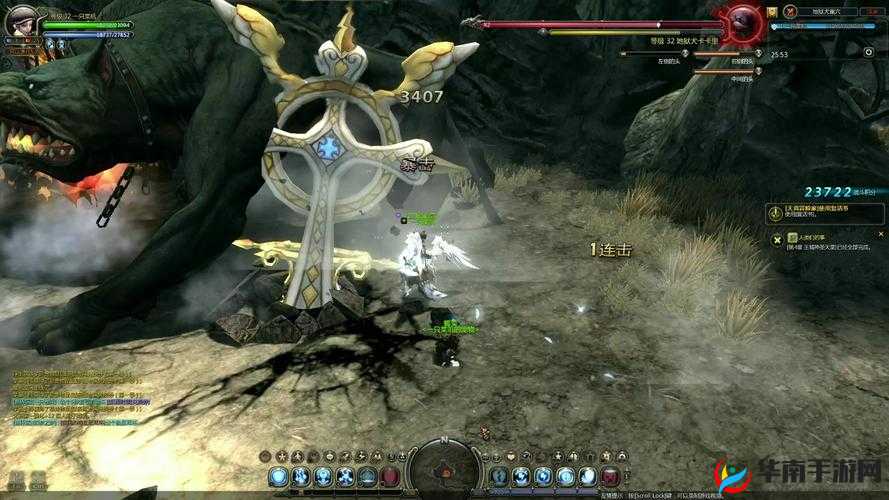Open the circular compass minimap
889x500 pixels.
[x=444, y=468]
